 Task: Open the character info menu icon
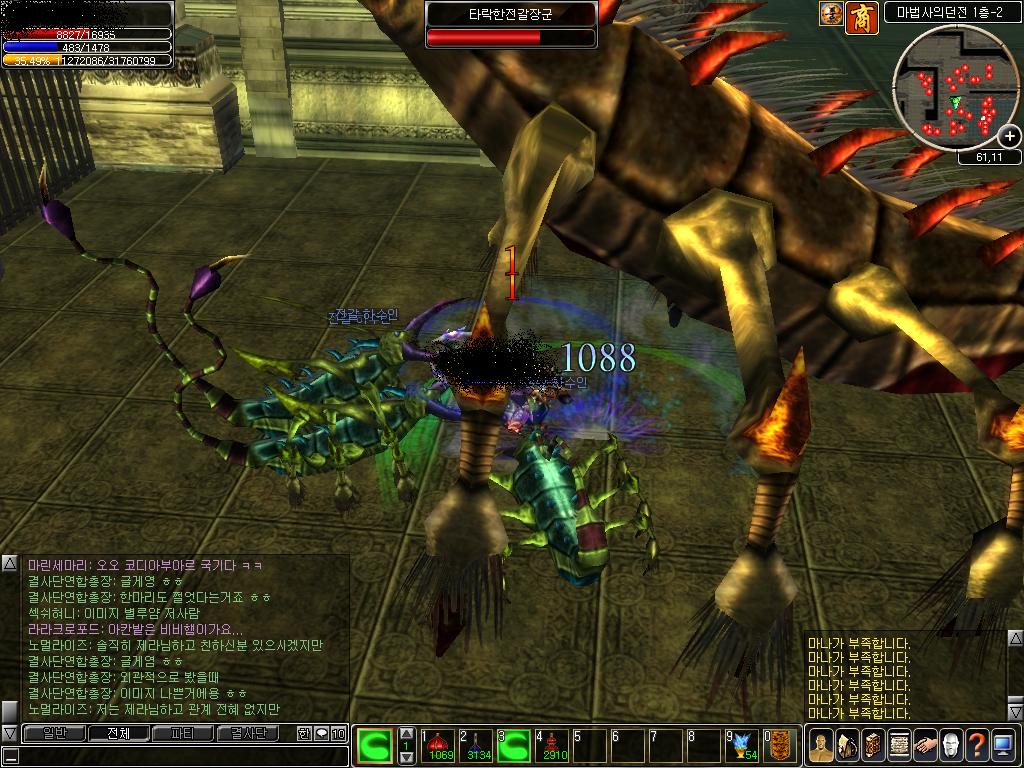(x=821, y=746)
